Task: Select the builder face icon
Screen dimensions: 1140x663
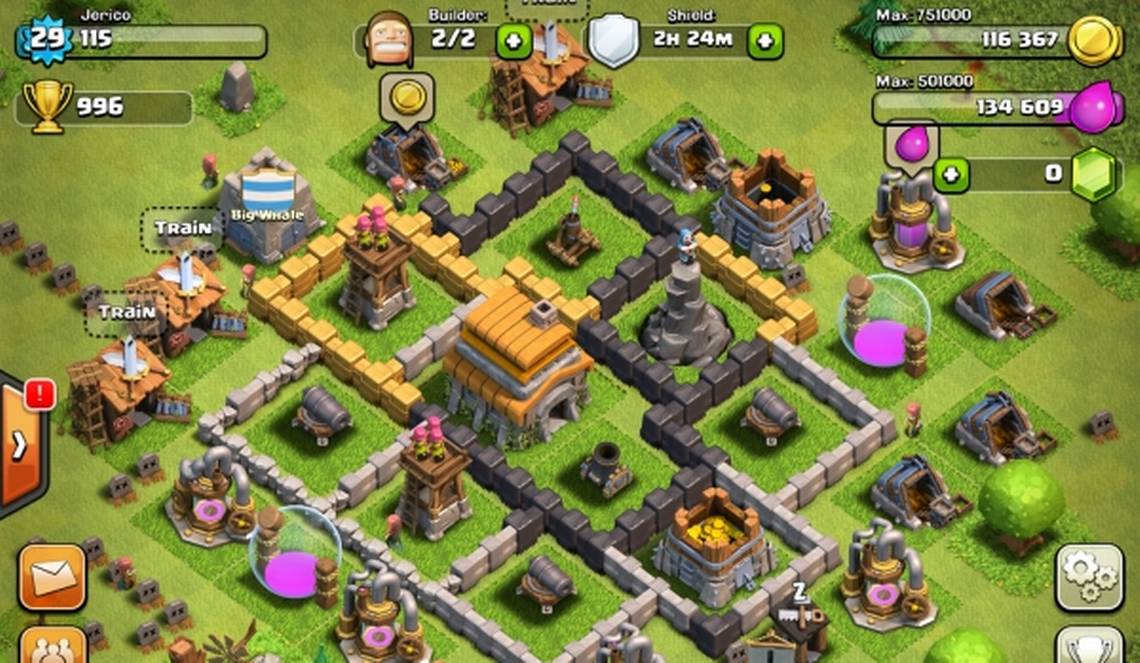Action: pos(389,40)
